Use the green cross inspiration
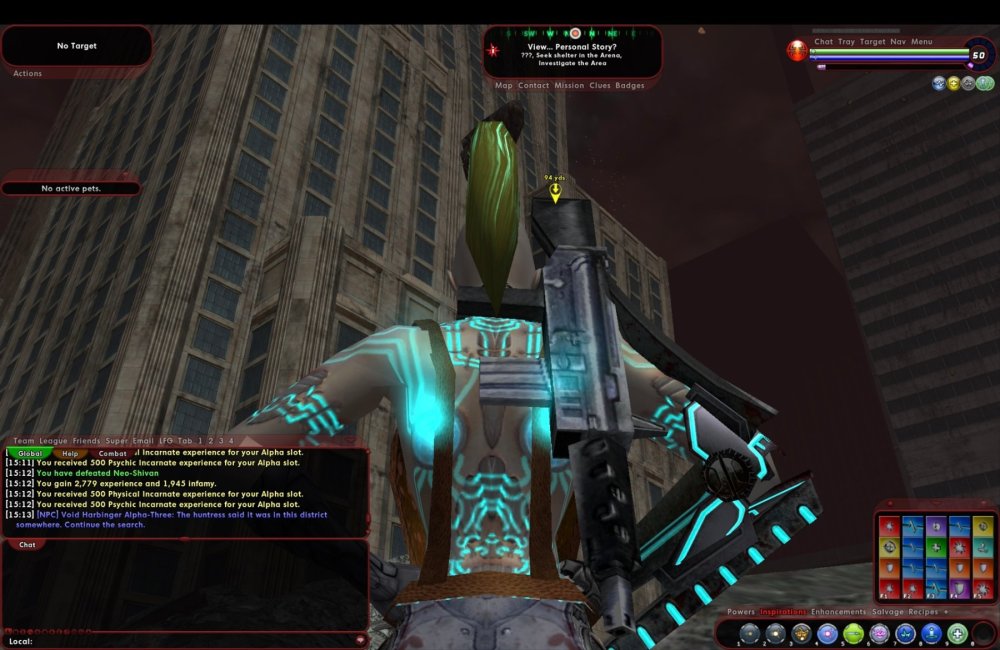 934,547
